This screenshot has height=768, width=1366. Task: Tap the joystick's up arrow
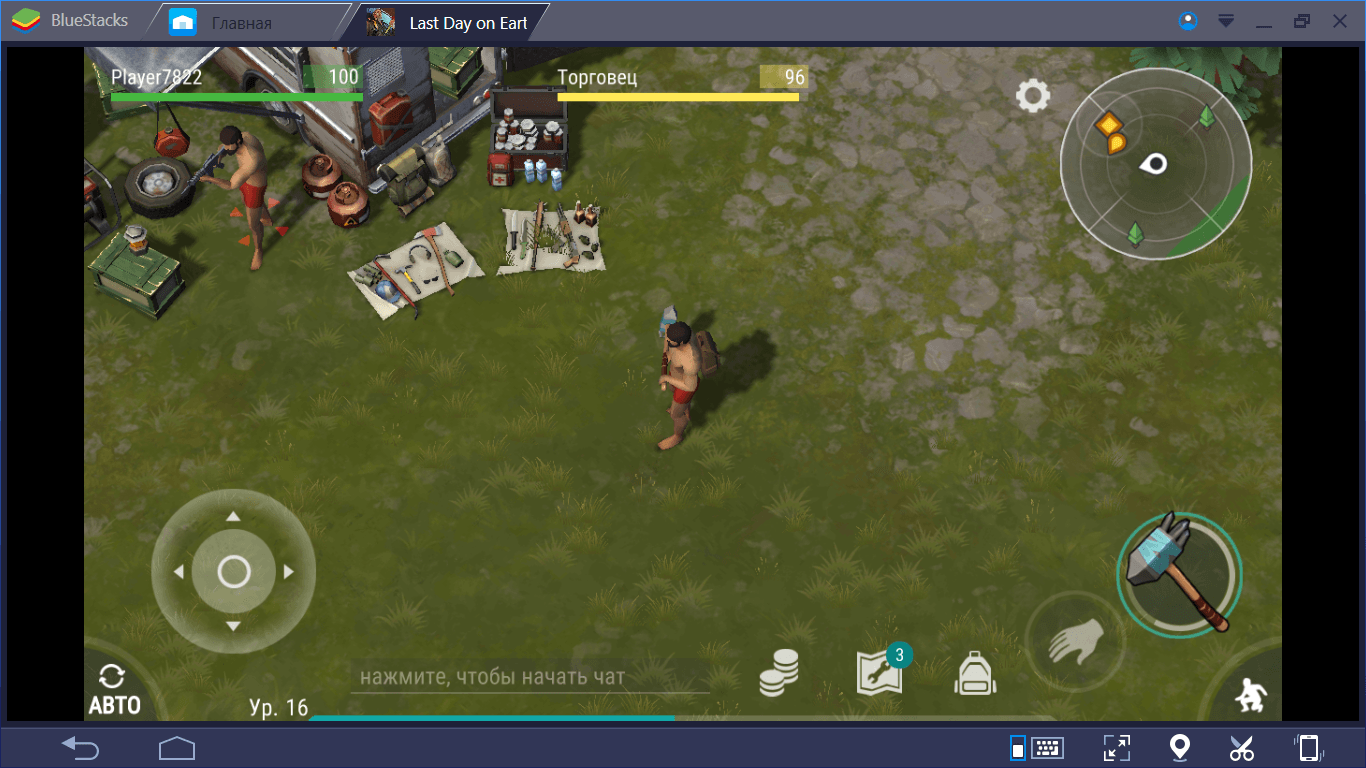point(233,517)
